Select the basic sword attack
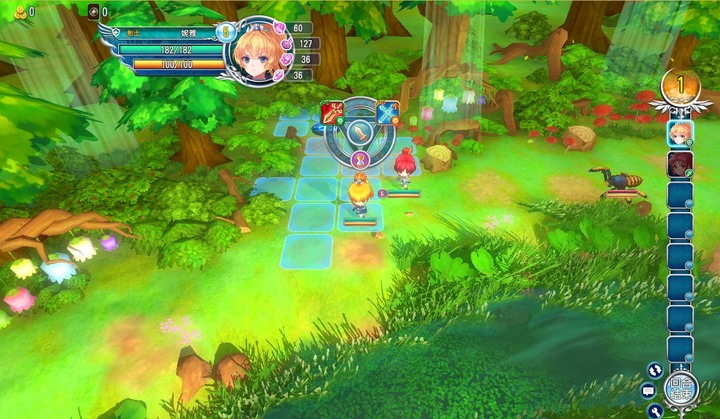720x419 pixels. pyautogui.click(x=360, y=130)
